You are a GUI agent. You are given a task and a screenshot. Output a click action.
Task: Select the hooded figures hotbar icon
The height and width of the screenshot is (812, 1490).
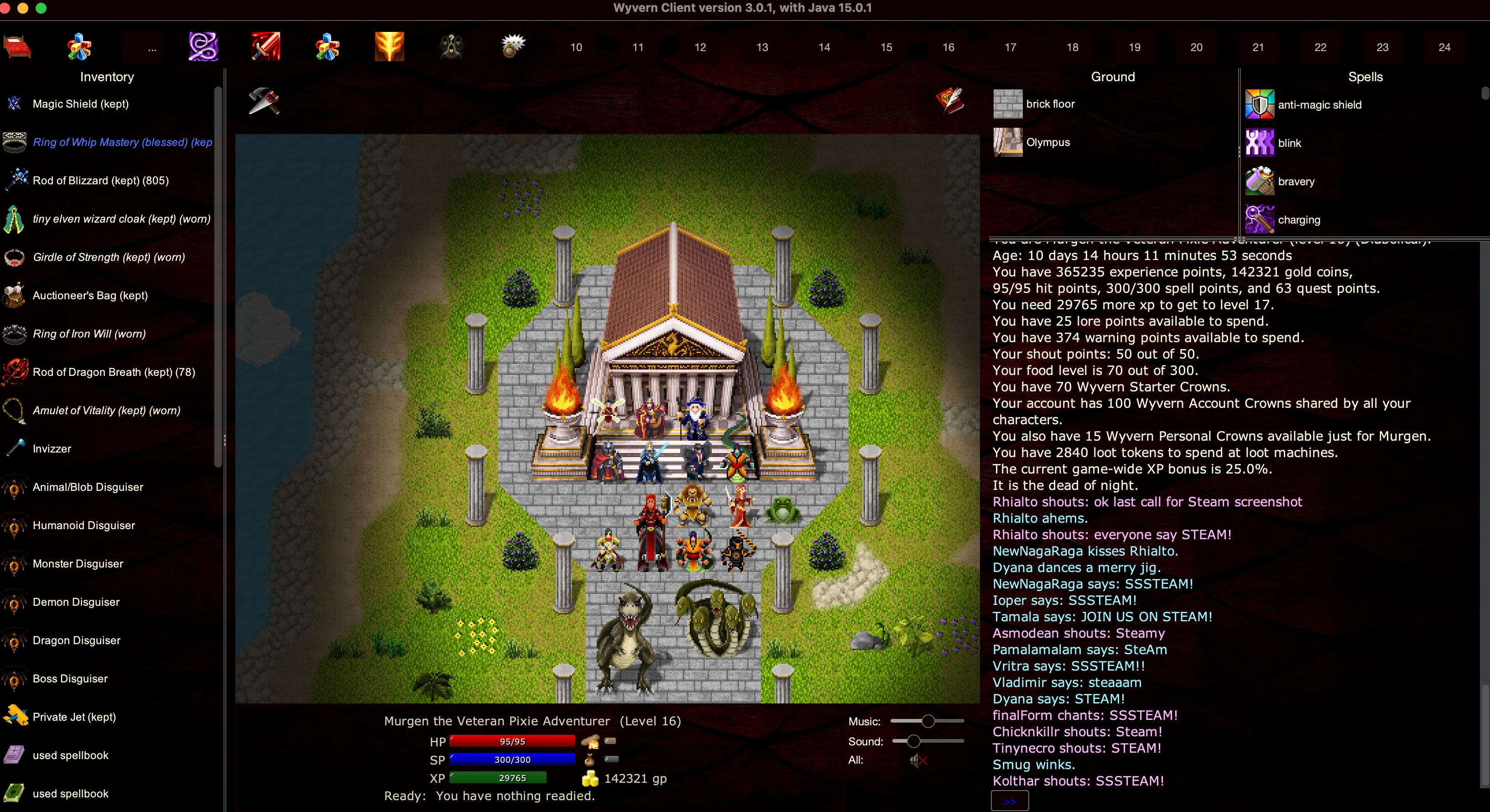(451, 47)
